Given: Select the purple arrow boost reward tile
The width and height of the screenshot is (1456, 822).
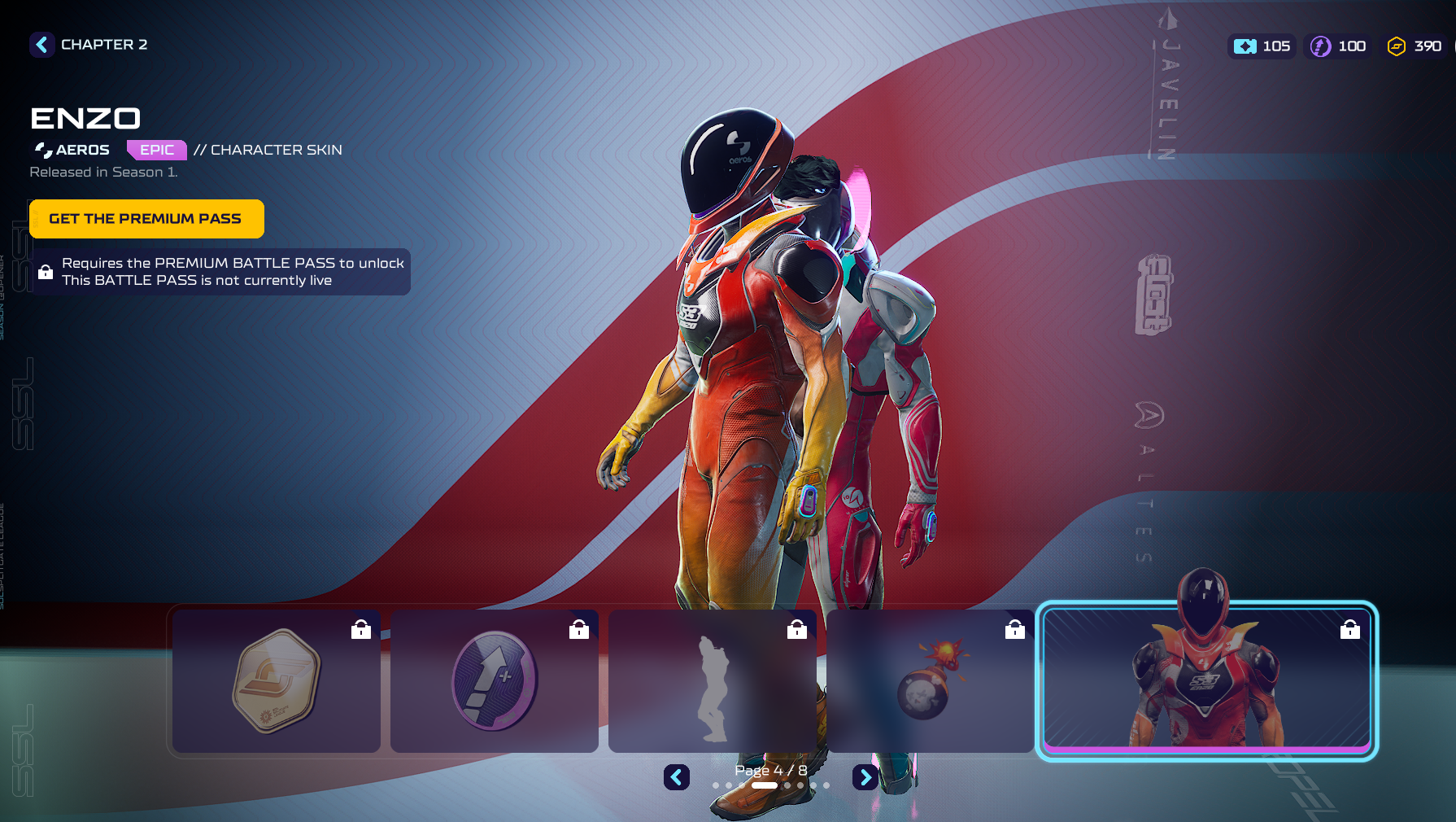Looking at the screenshot, I should [x=495, y=681].
